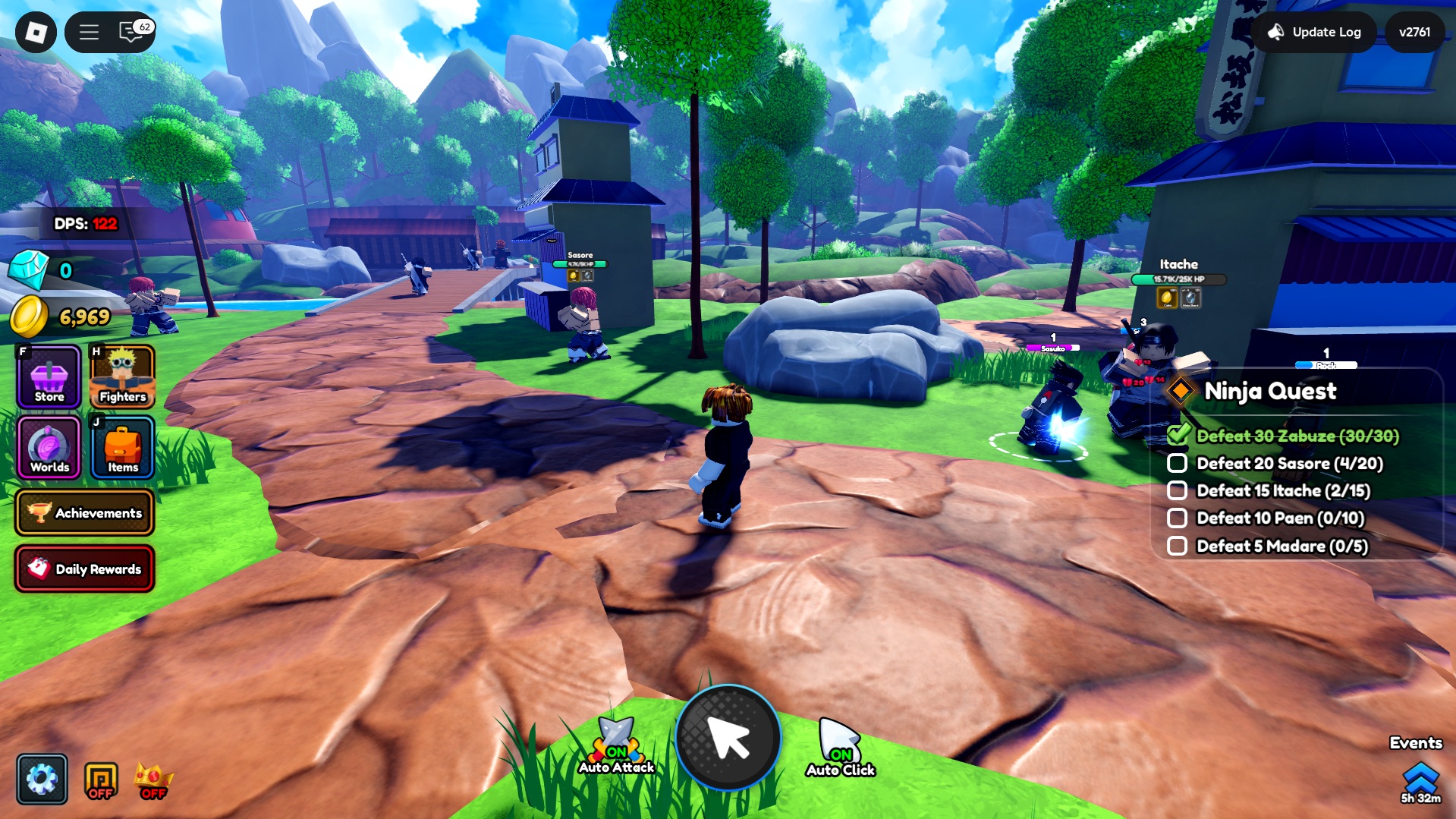Open the chat with 62 unread messages

pyautogui.click(x=133, y=32)
